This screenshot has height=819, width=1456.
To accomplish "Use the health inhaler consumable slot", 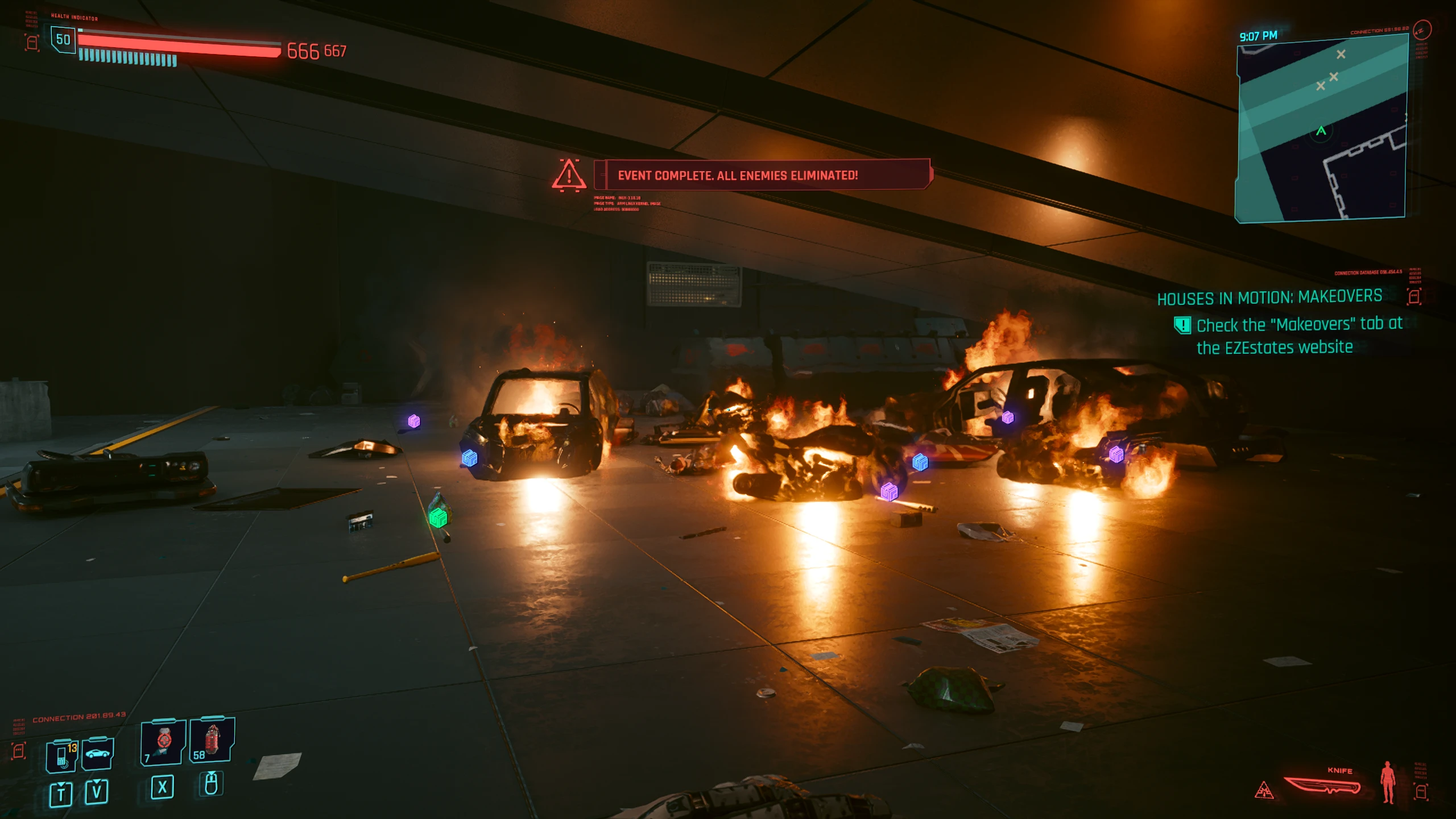I will [x=163, y=742].
